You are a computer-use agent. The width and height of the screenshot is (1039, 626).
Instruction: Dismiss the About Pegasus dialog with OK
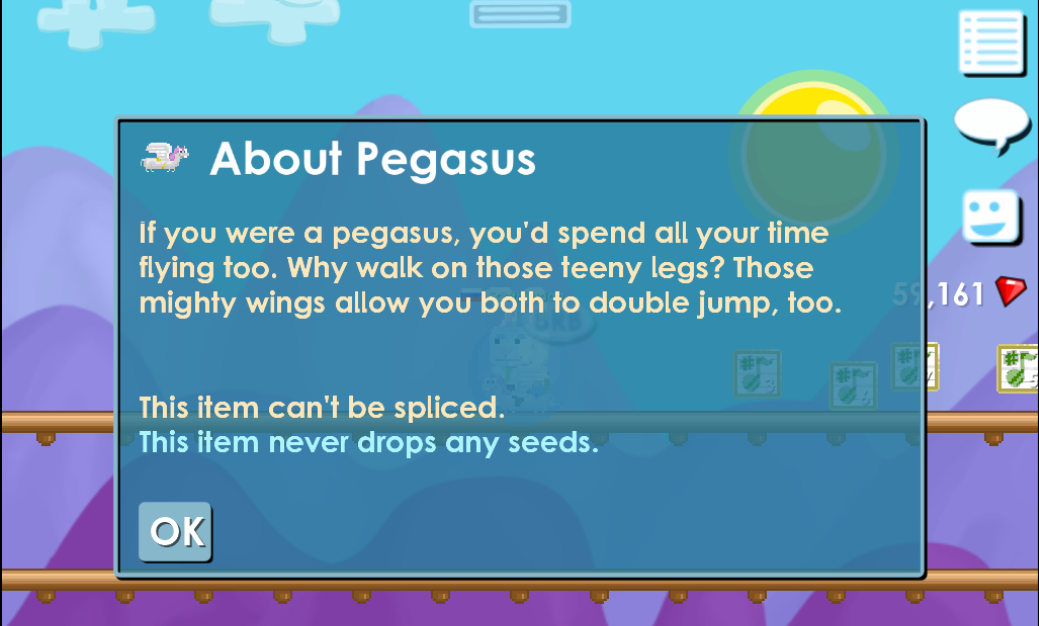(x=175, y=531)
